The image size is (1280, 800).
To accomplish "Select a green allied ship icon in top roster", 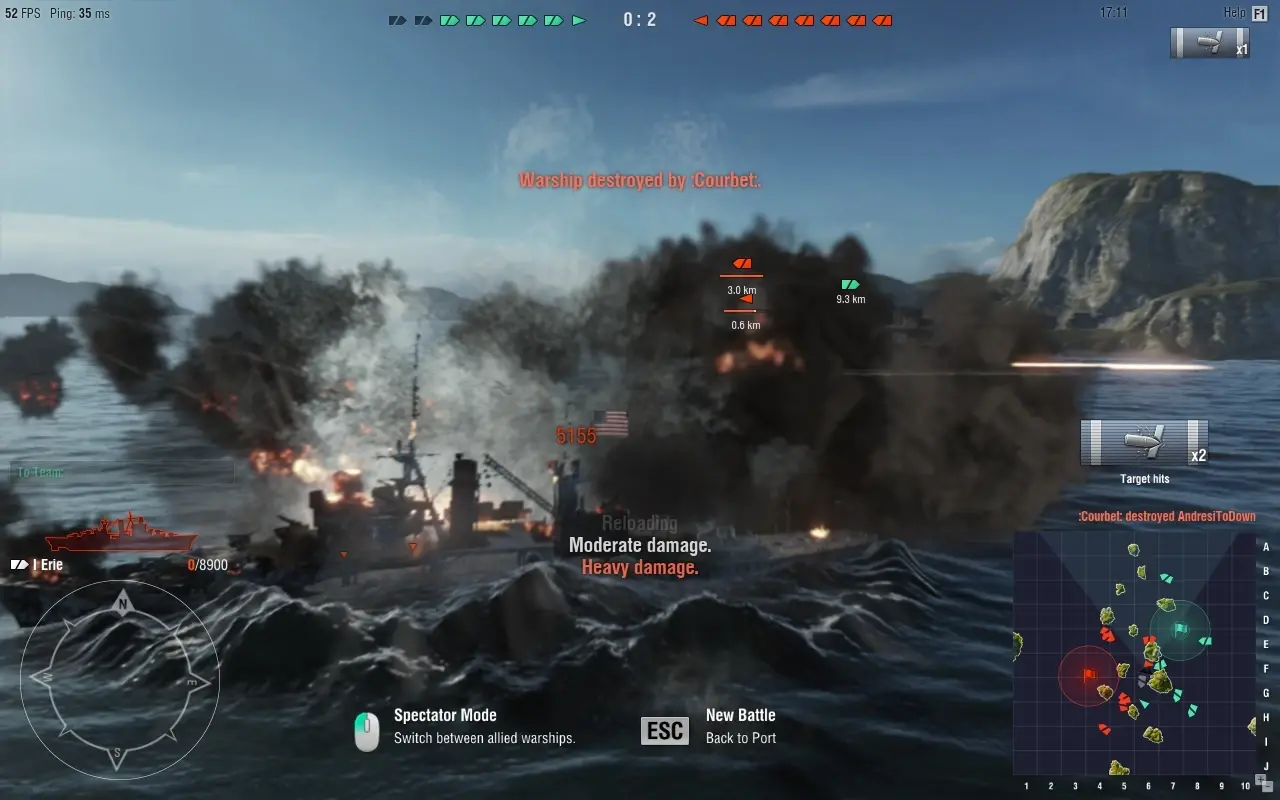I will (x=450, y=18).
